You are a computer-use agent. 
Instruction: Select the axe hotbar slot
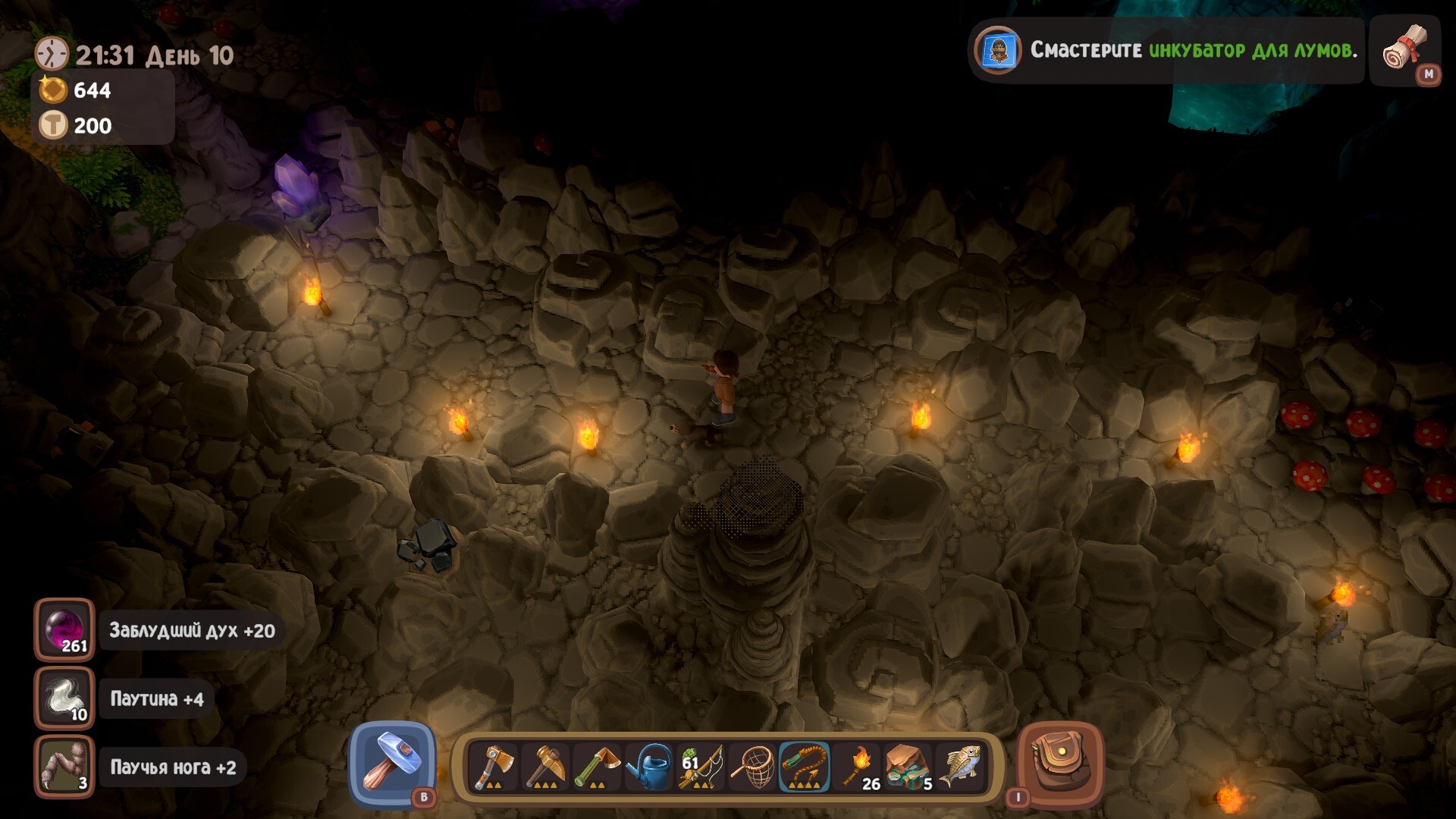point(494,767)
